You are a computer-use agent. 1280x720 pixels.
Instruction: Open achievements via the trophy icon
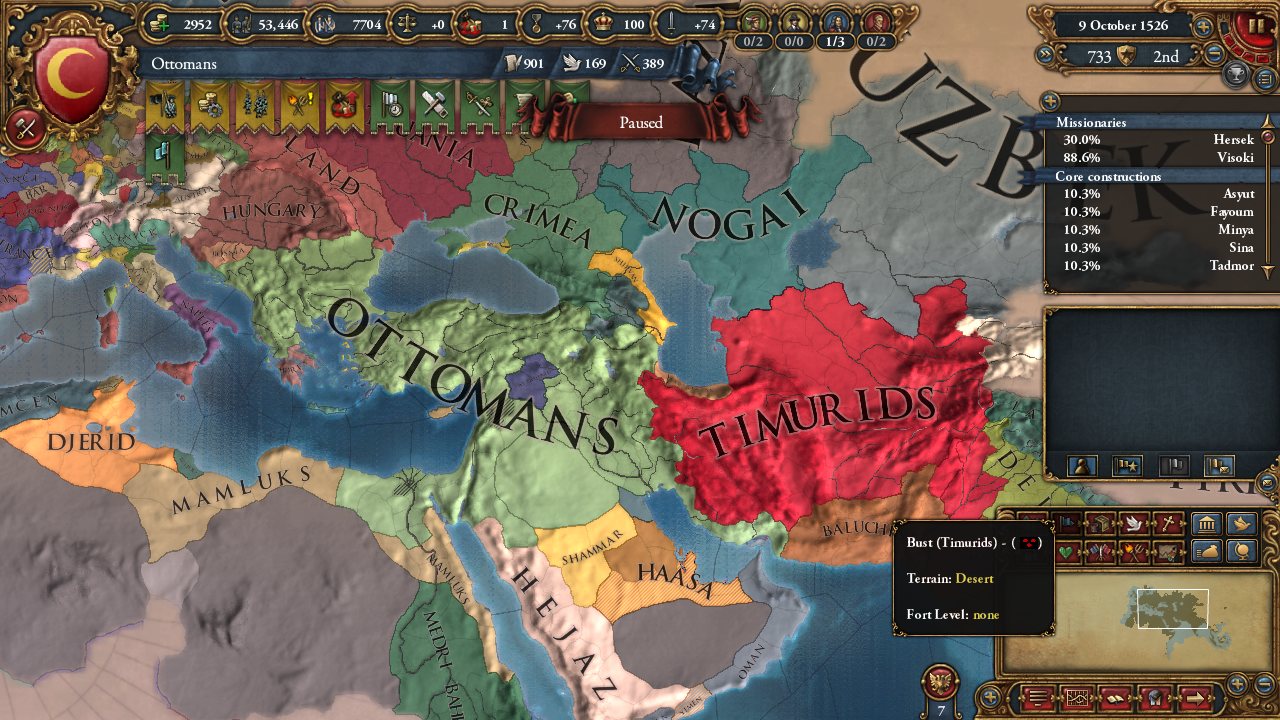(1236, 74)
